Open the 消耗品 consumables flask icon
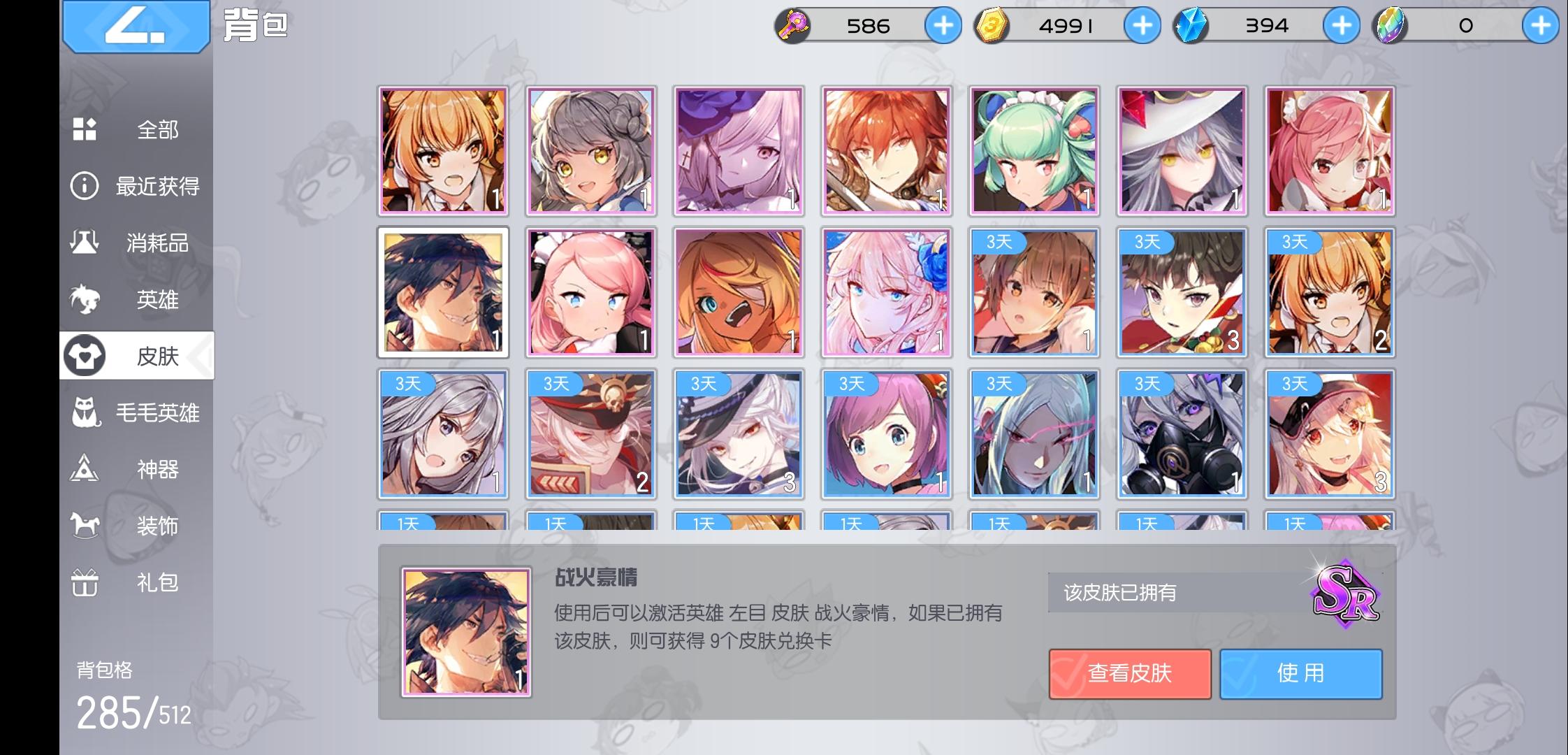The width and height of the screenshot is (1568, 755). (x=83, y=243)
